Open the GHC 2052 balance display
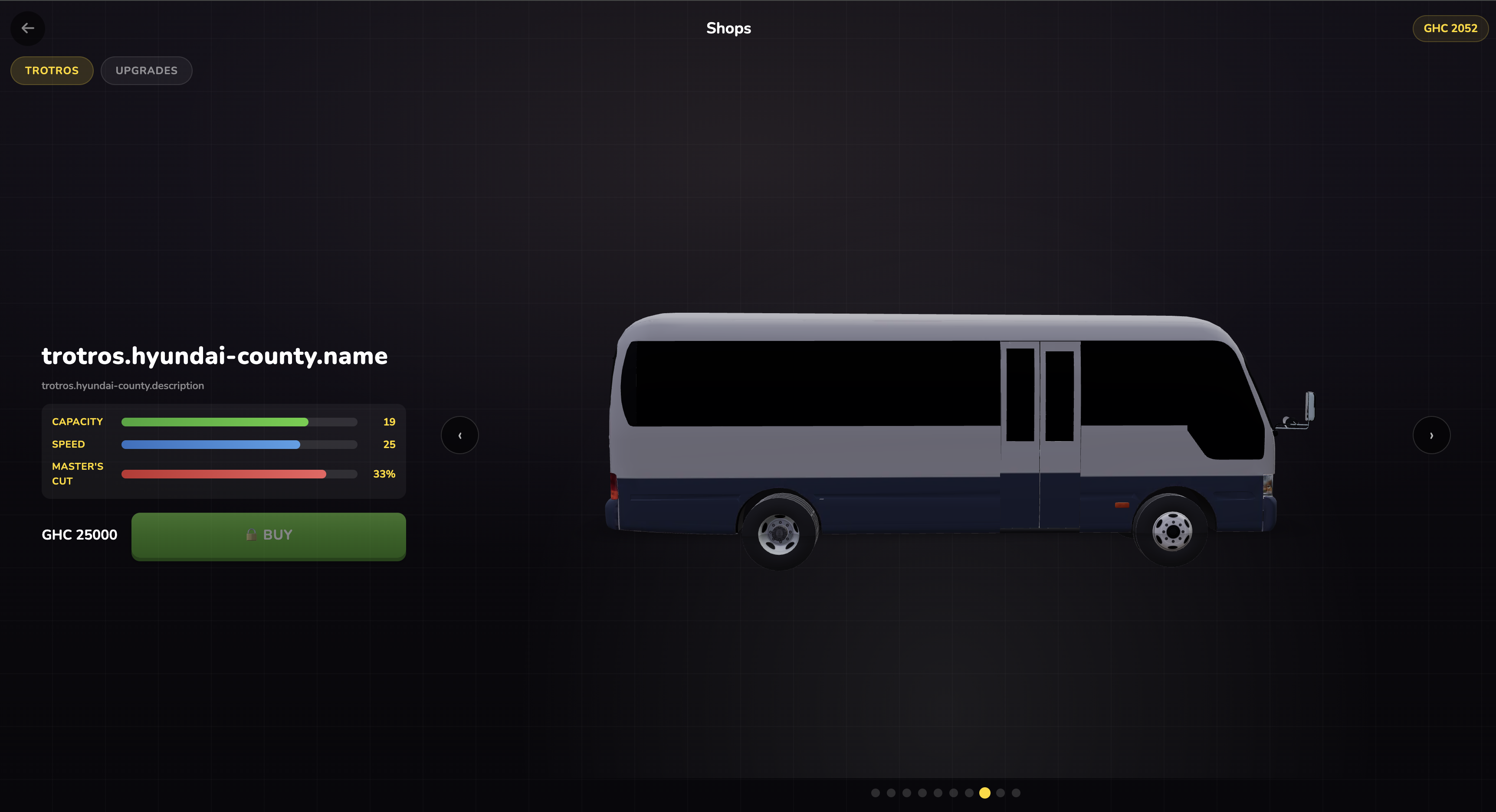Image resolution: width=1496 pixels, height=812 pixels. point(1450,28)
